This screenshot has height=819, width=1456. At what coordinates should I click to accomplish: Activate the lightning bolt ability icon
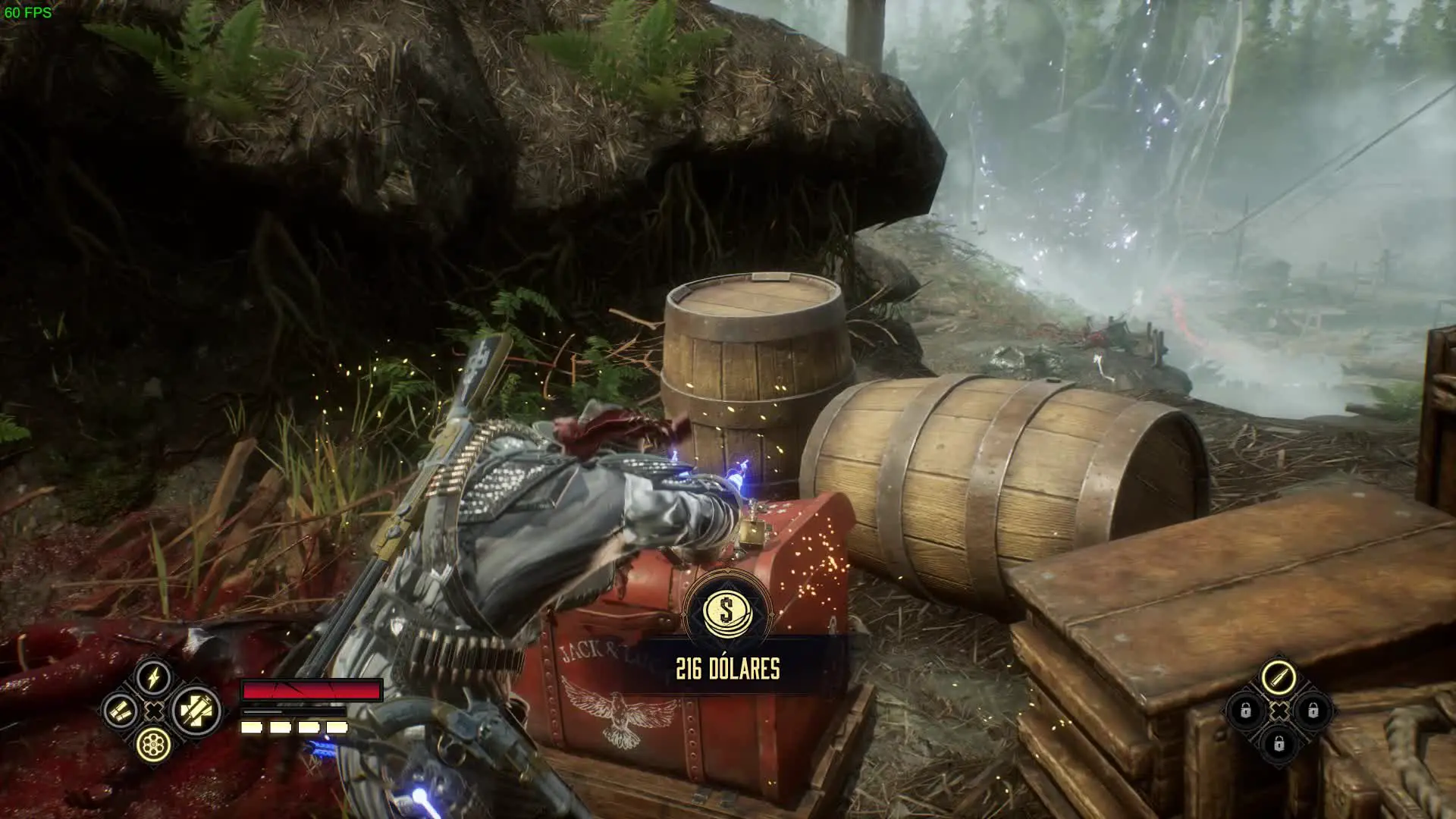[154, 677]
